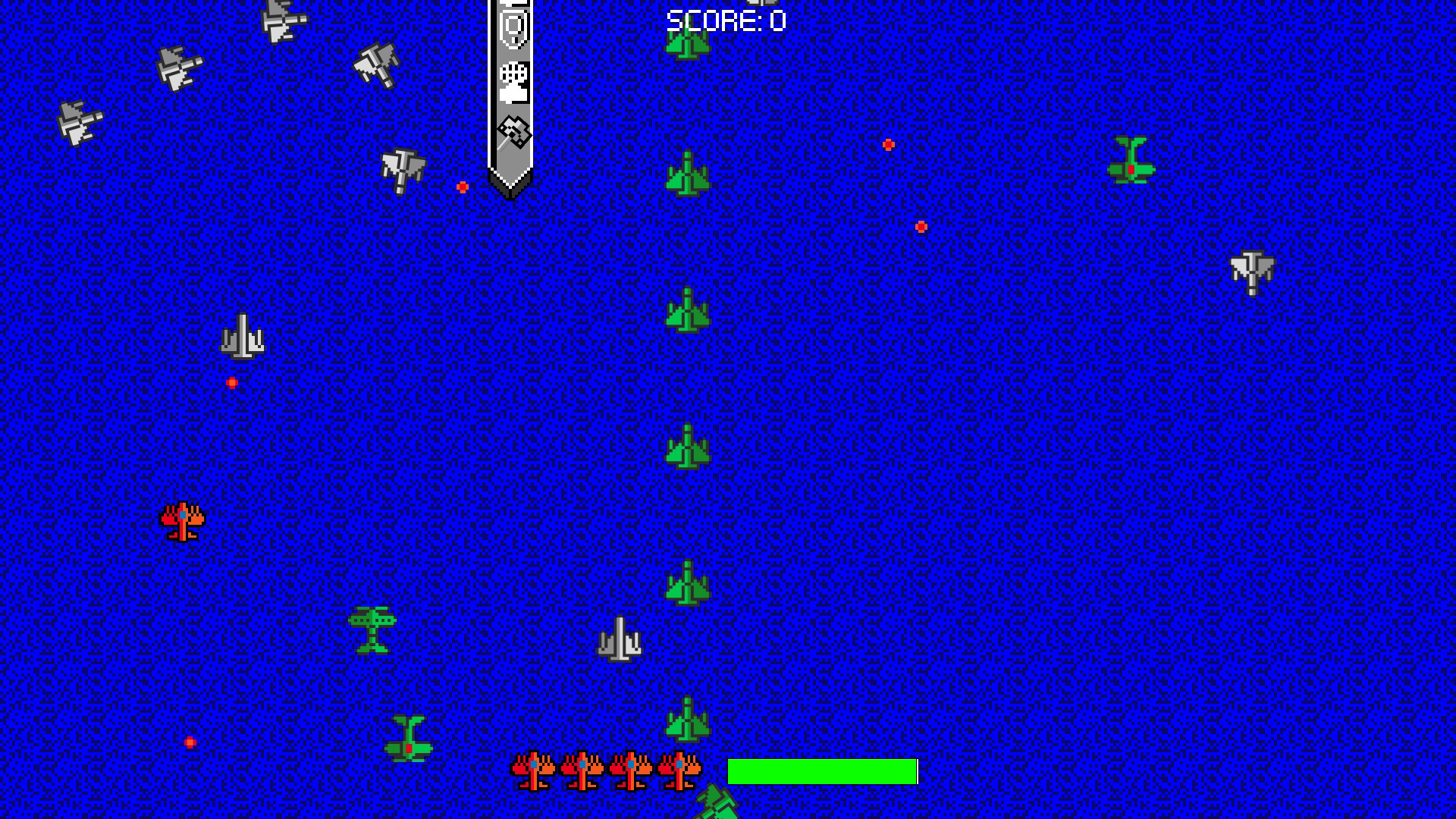The width and height of the screenshot is (1456, 819).
Task: Click the camera icon on the banner strip
Action: [x=513, y=30]
